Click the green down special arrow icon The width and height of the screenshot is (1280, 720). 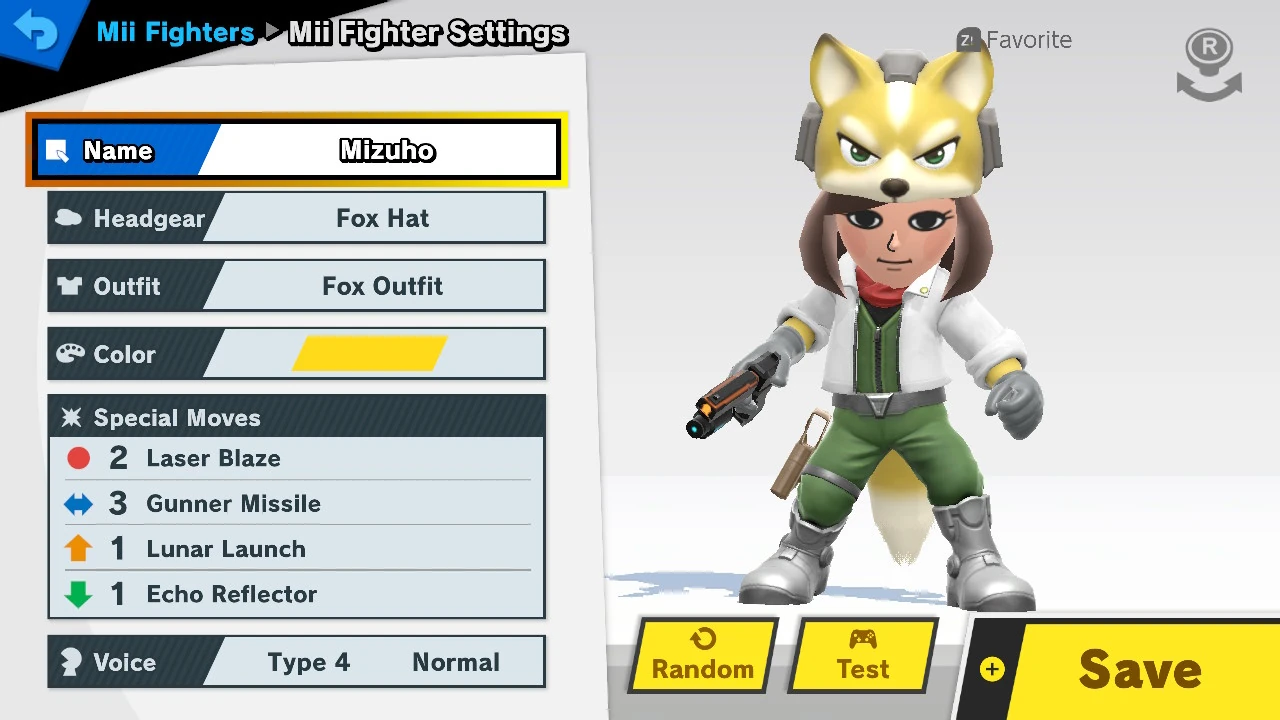tap(78, 594)
